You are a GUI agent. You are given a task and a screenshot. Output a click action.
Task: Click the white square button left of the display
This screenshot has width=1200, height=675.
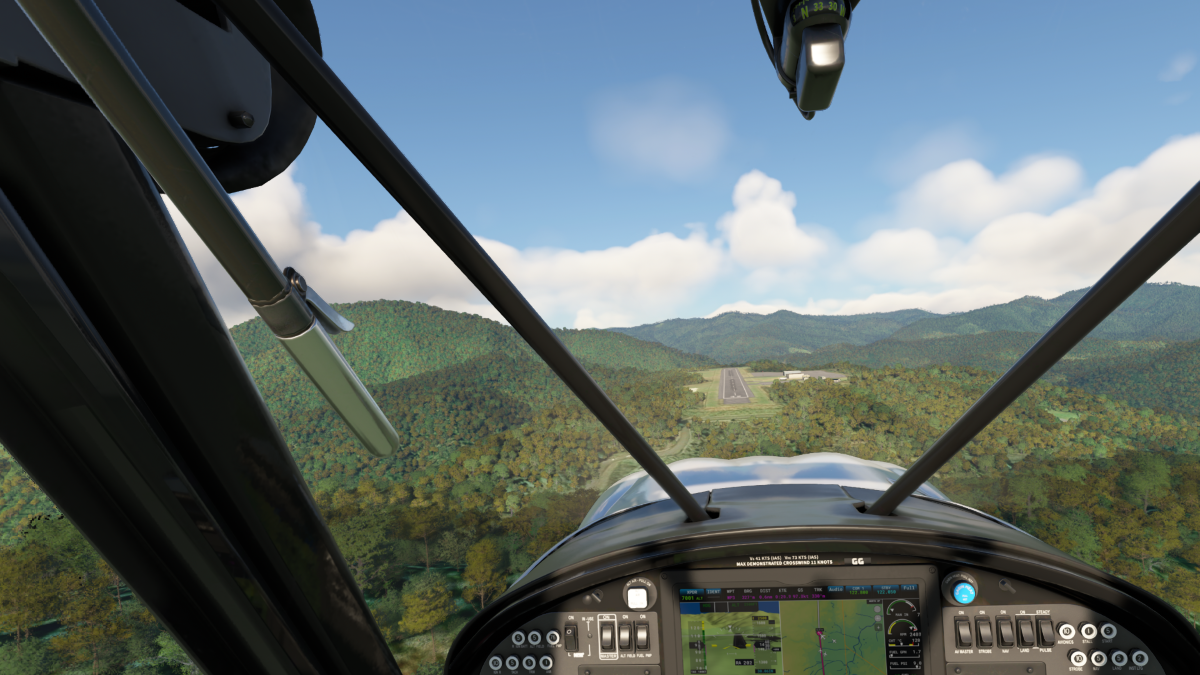[x=637, y=598]
